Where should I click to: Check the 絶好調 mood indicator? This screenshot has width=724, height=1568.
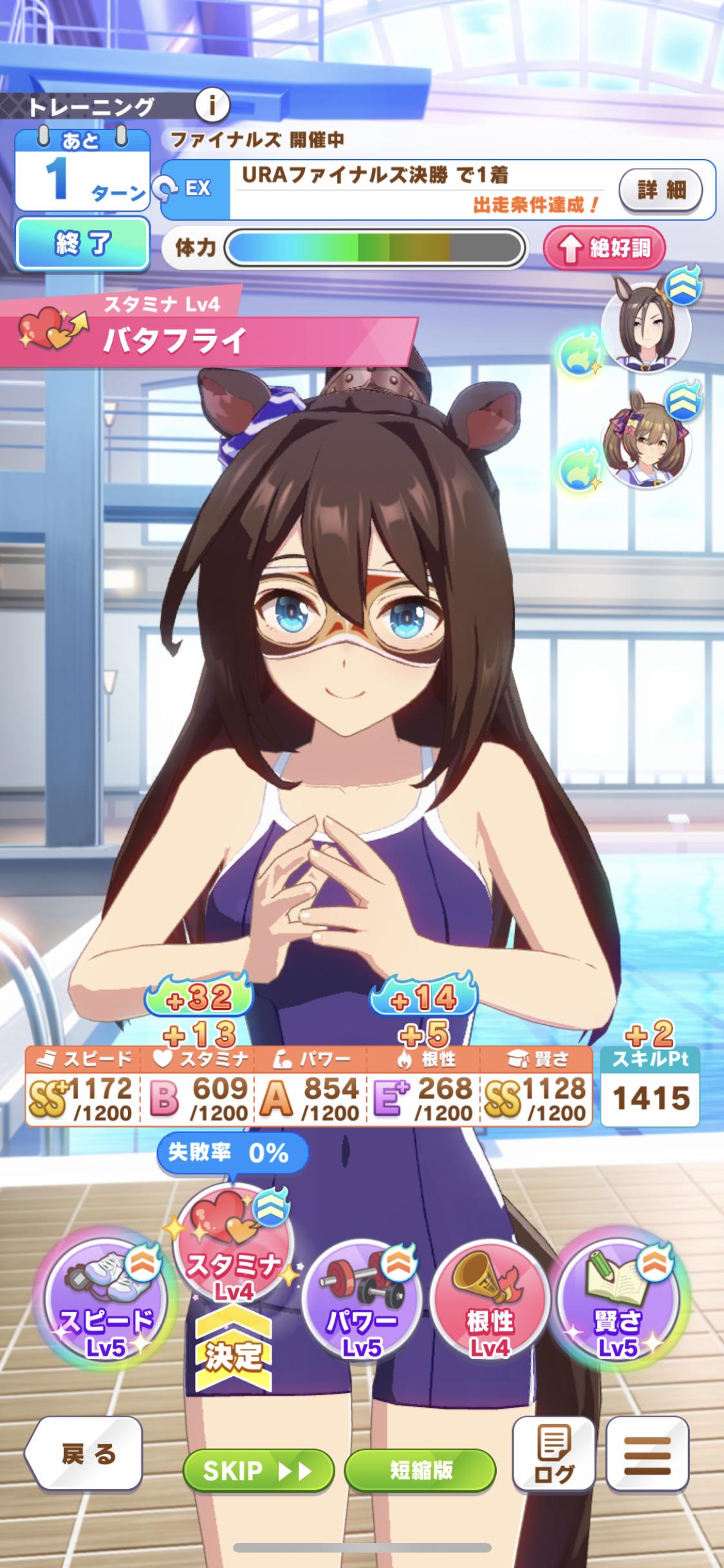pyautogui.click(x=604, y=248)
